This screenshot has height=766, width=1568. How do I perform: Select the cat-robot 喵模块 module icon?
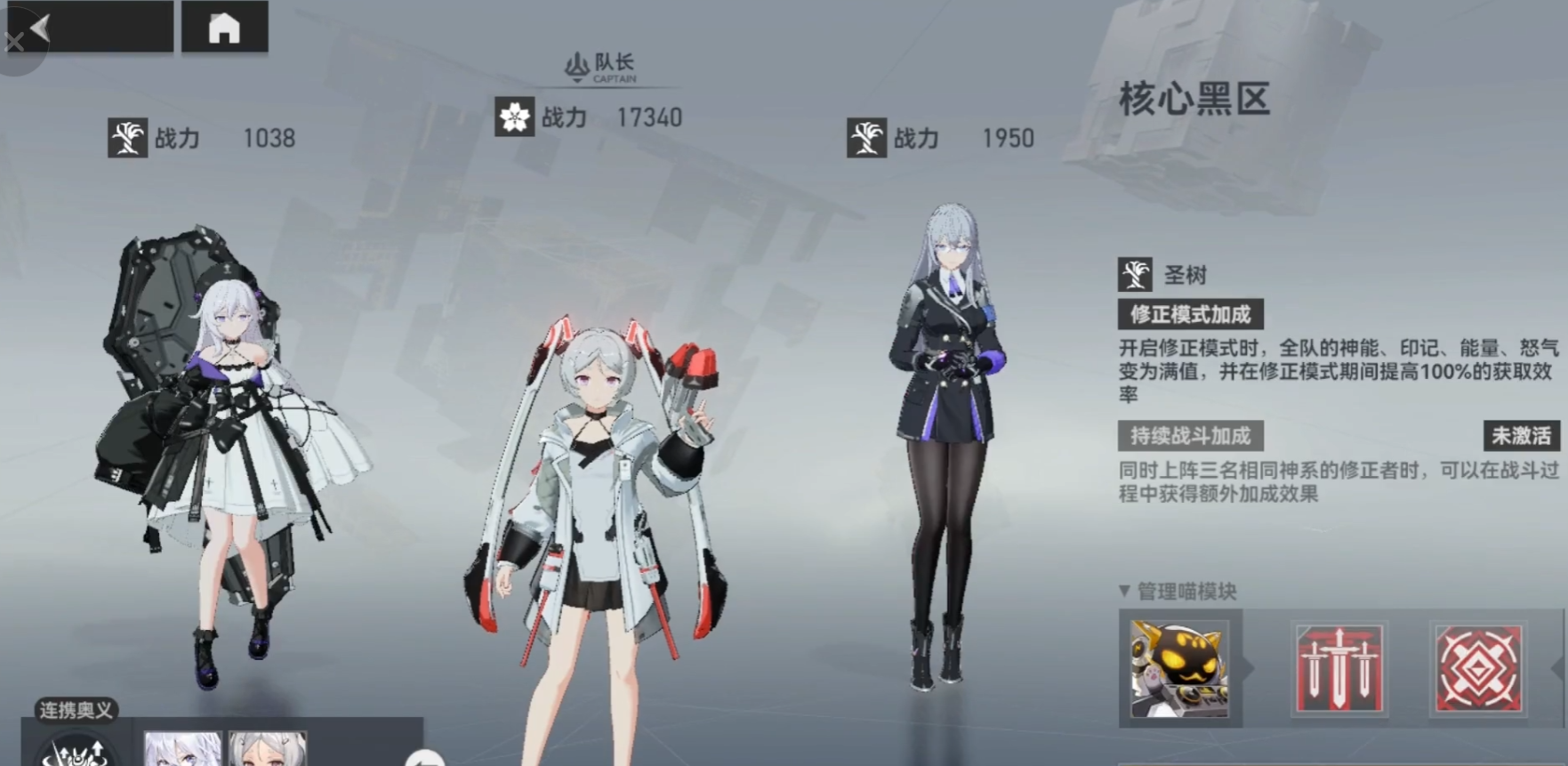[x=1180, y=669]
